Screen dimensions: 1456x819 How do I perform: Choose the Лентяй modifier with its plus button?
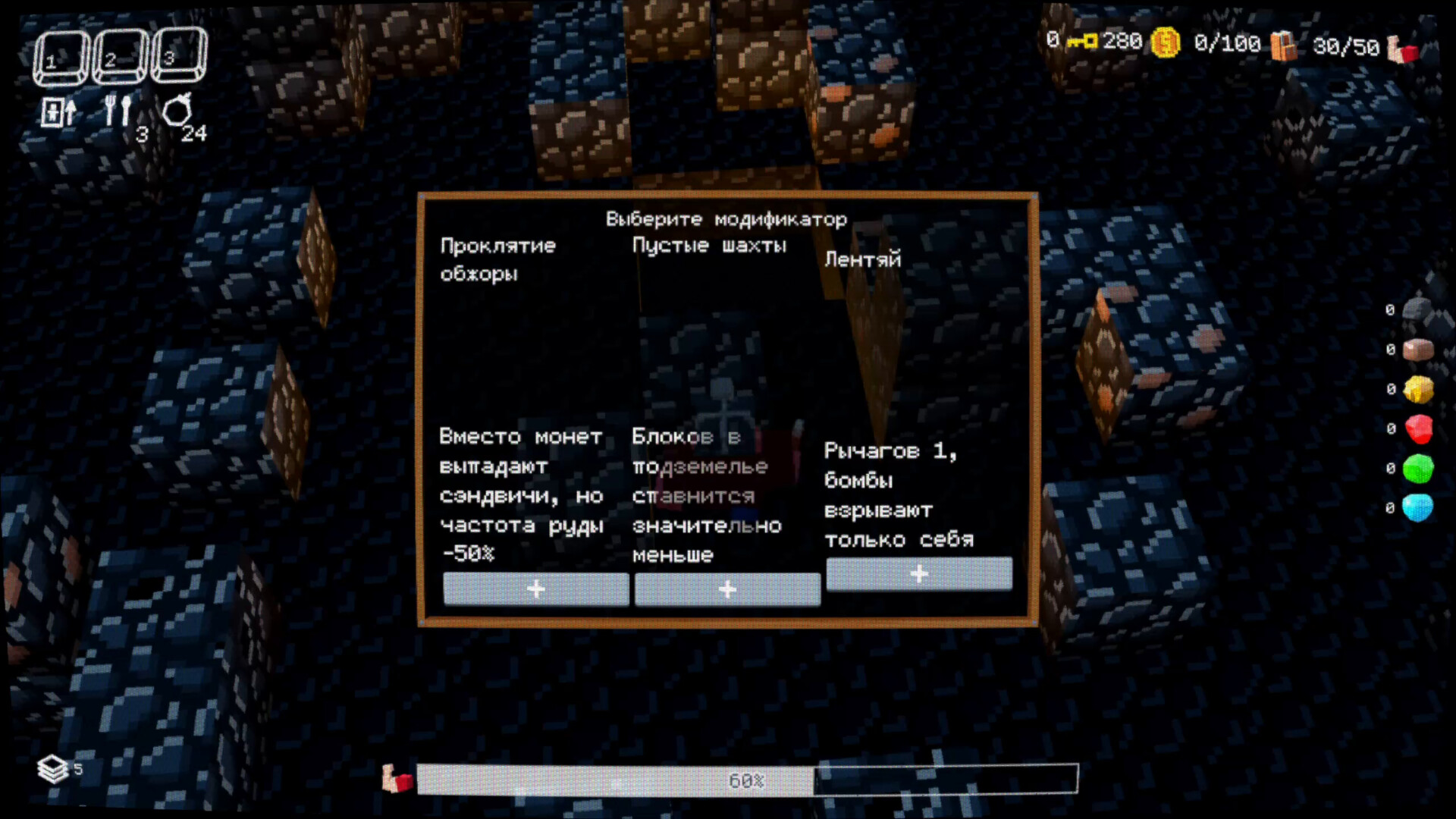coord(918,574)
